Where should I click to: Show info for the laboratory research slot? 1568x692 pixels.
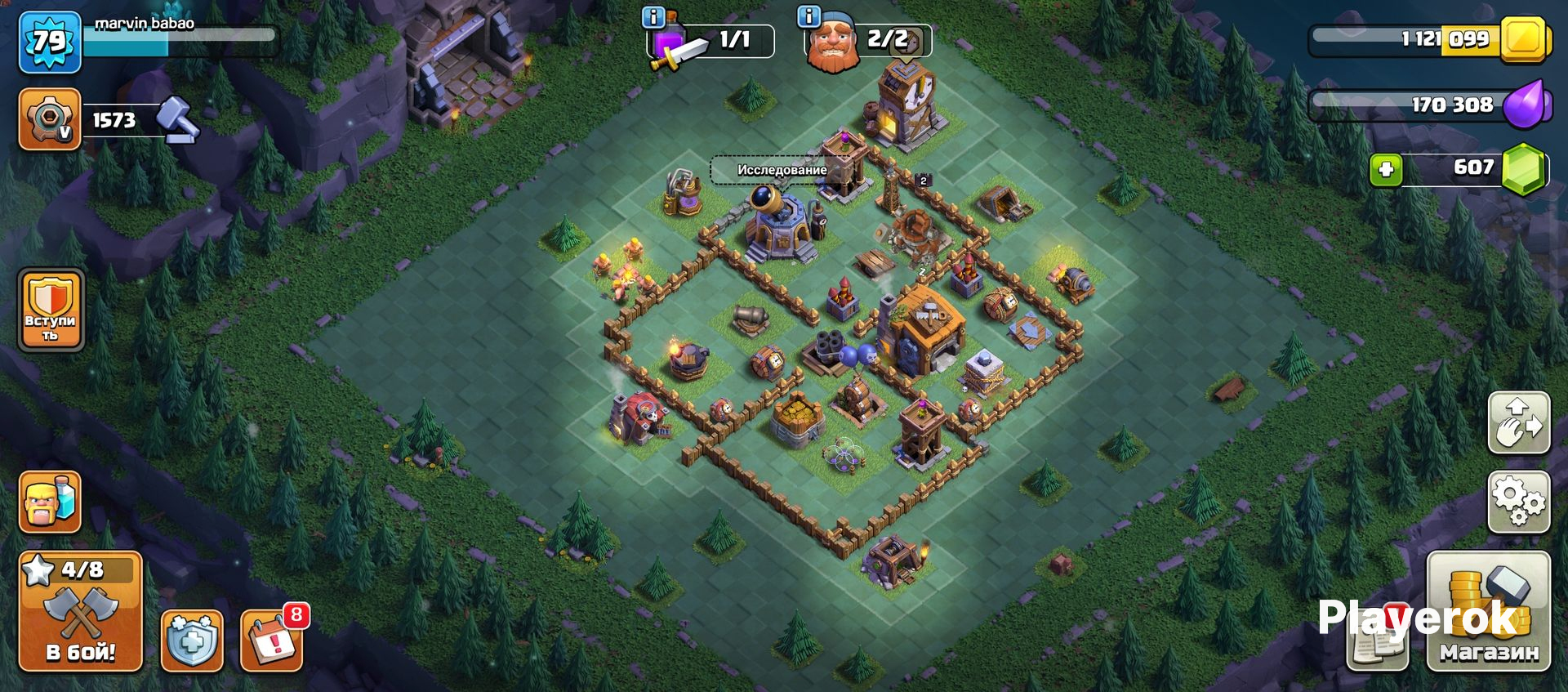(x=653, y=16)
